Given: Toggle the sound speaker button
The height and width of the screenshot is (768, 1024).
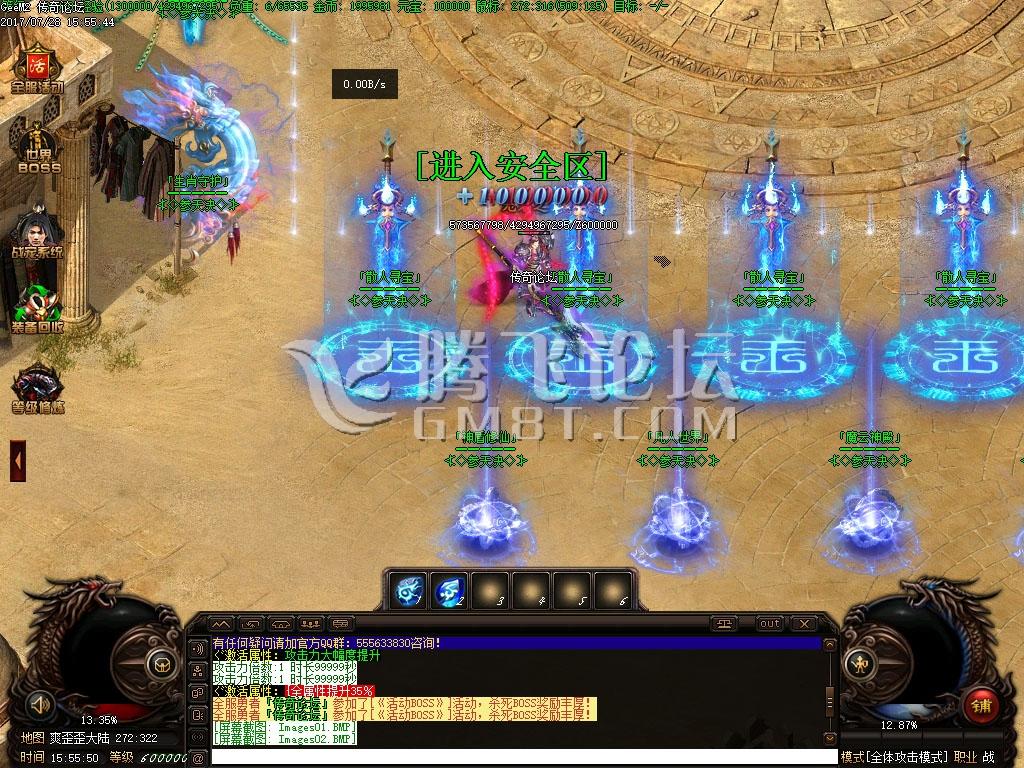Looking at the screenshot, I should click(41, 703).
